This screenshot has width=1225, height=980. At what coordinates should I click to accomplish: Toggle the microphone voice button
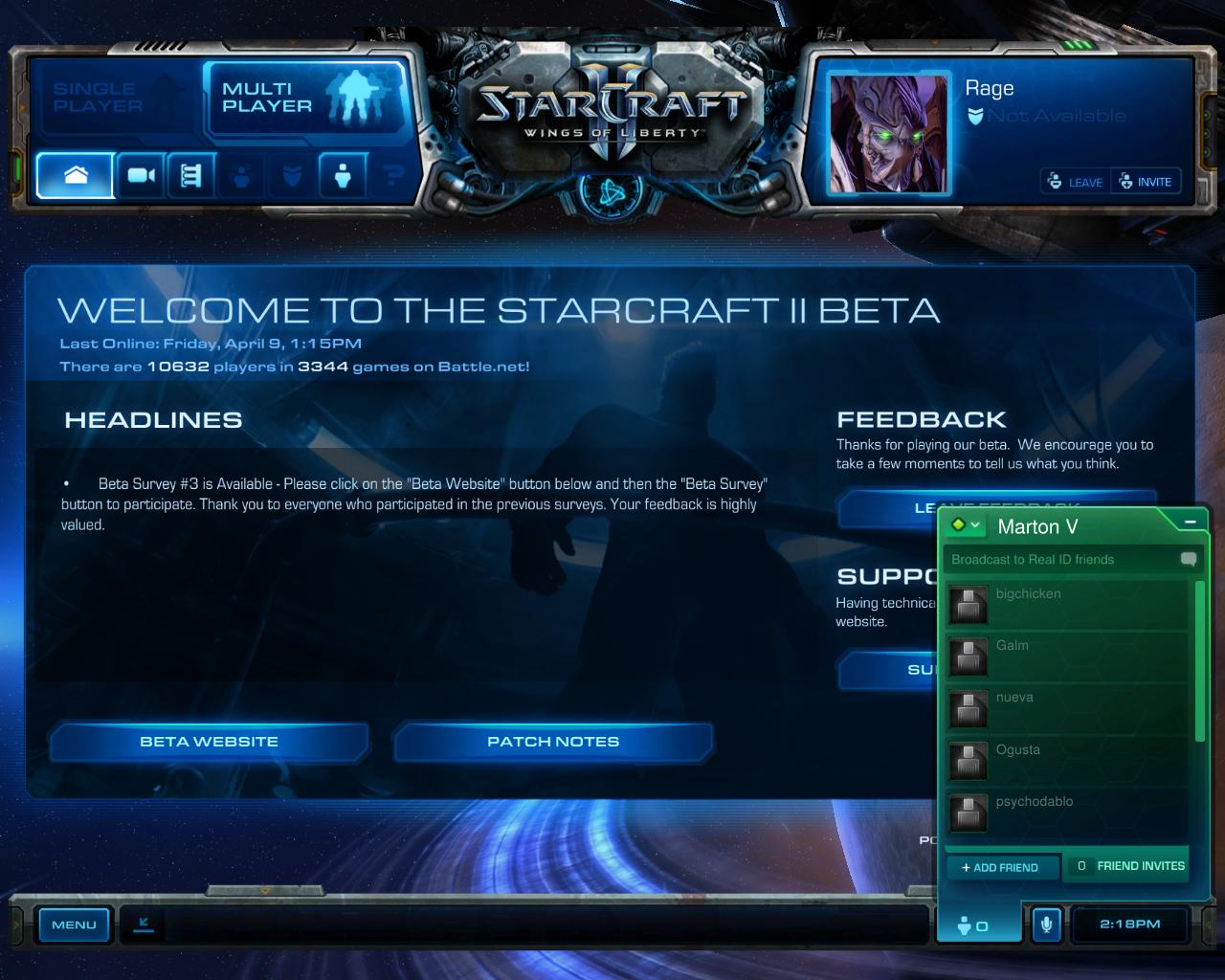point(1046,924)
